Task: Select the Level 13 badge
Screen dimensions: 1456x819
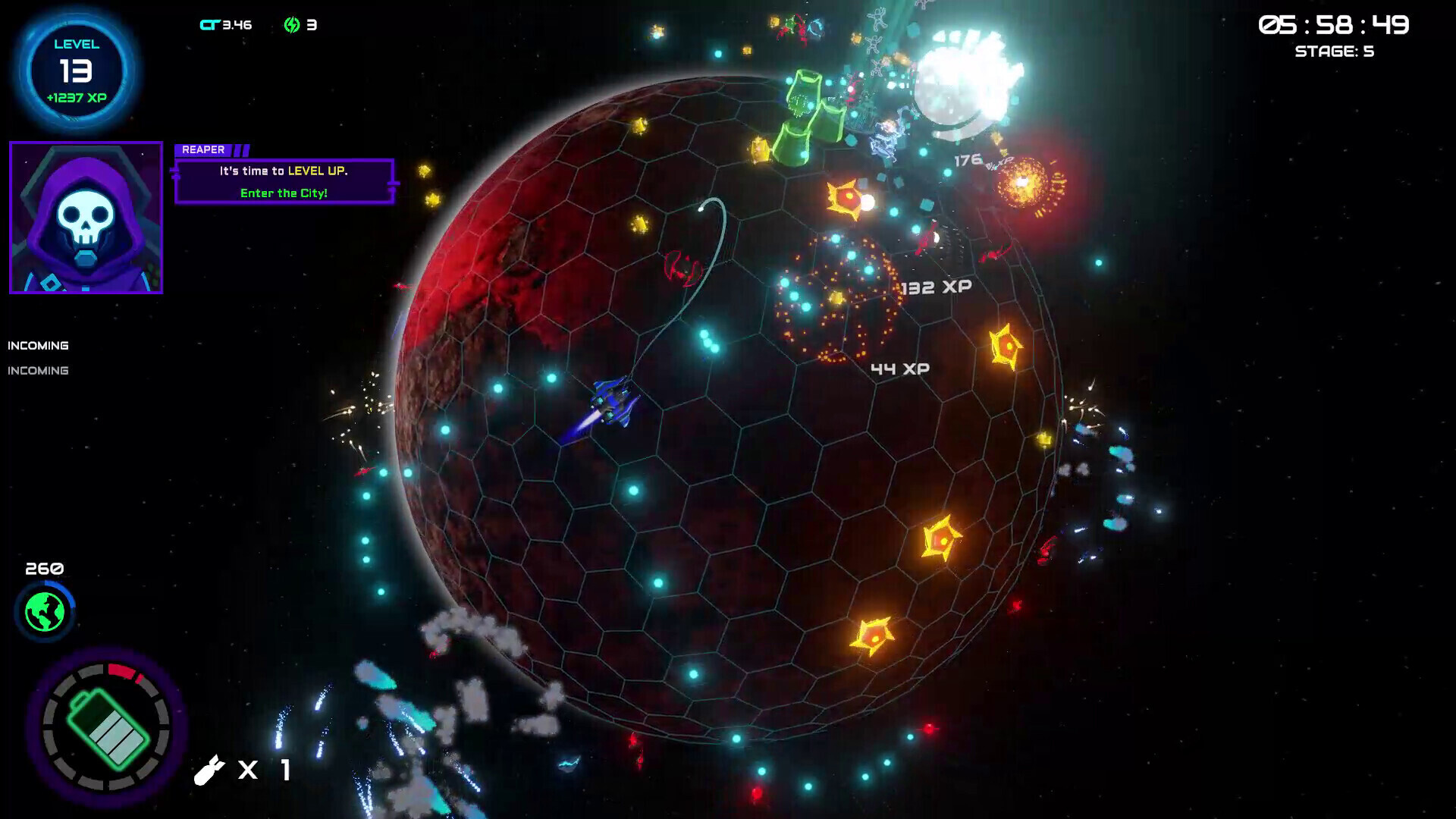Action: click(77, 71)
